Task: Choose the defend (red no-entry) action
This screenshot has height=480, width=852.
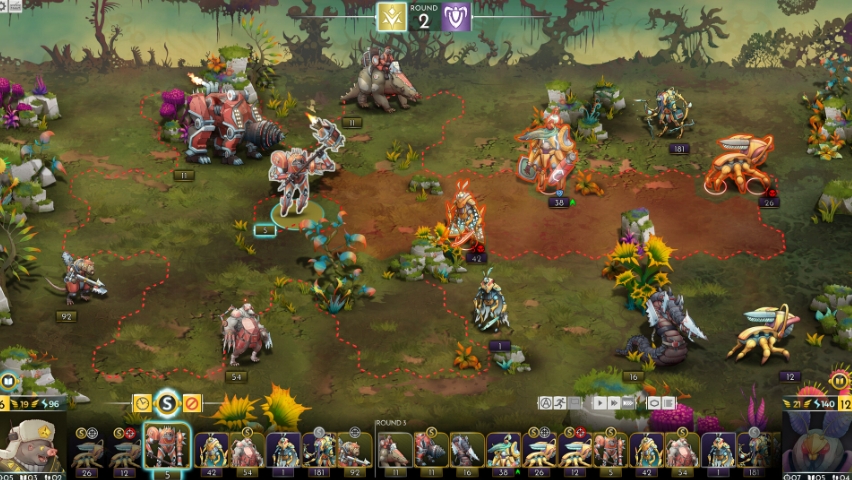Action: click(x=192, y=403)
